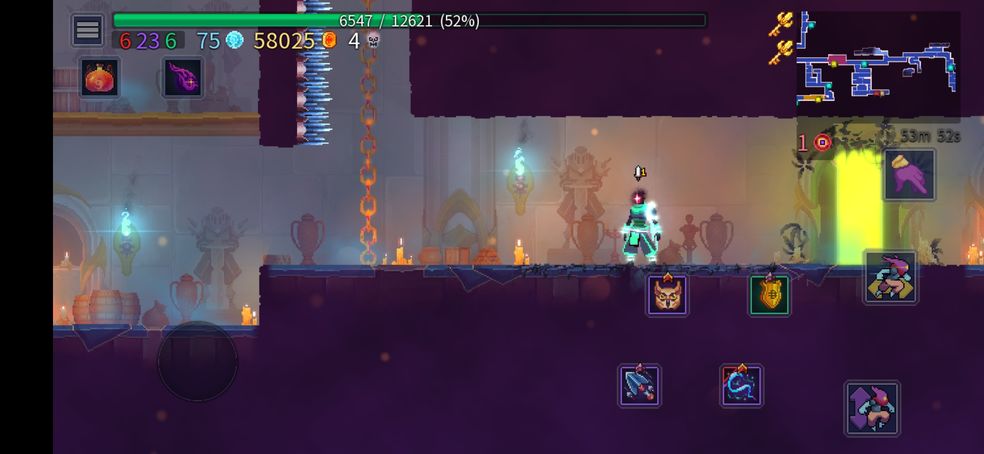
Task: Attack with the blue dagger weapon
Action: (x=639, y=385)
